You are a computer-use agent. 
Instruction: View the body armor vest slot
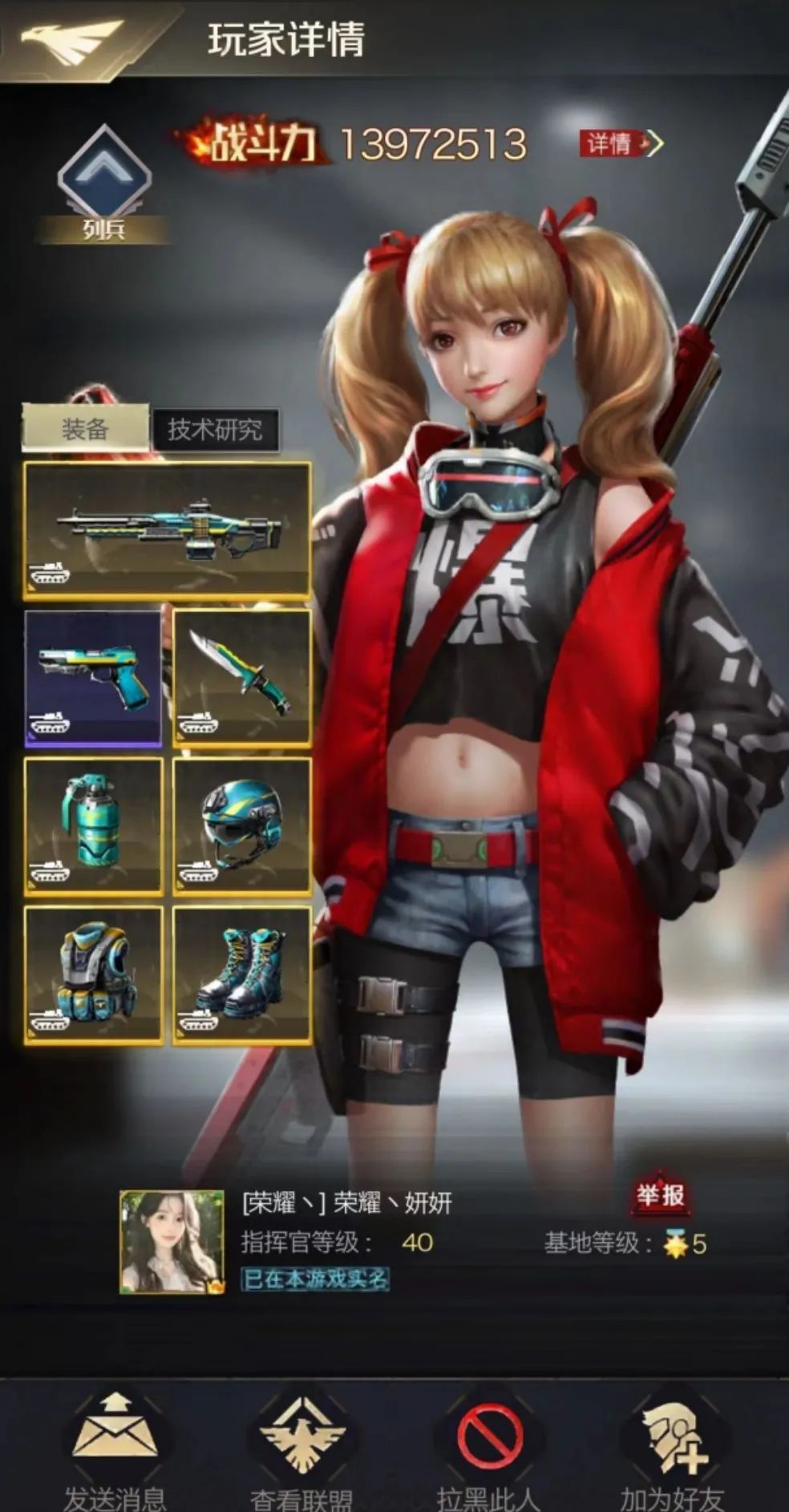[93, 975]
